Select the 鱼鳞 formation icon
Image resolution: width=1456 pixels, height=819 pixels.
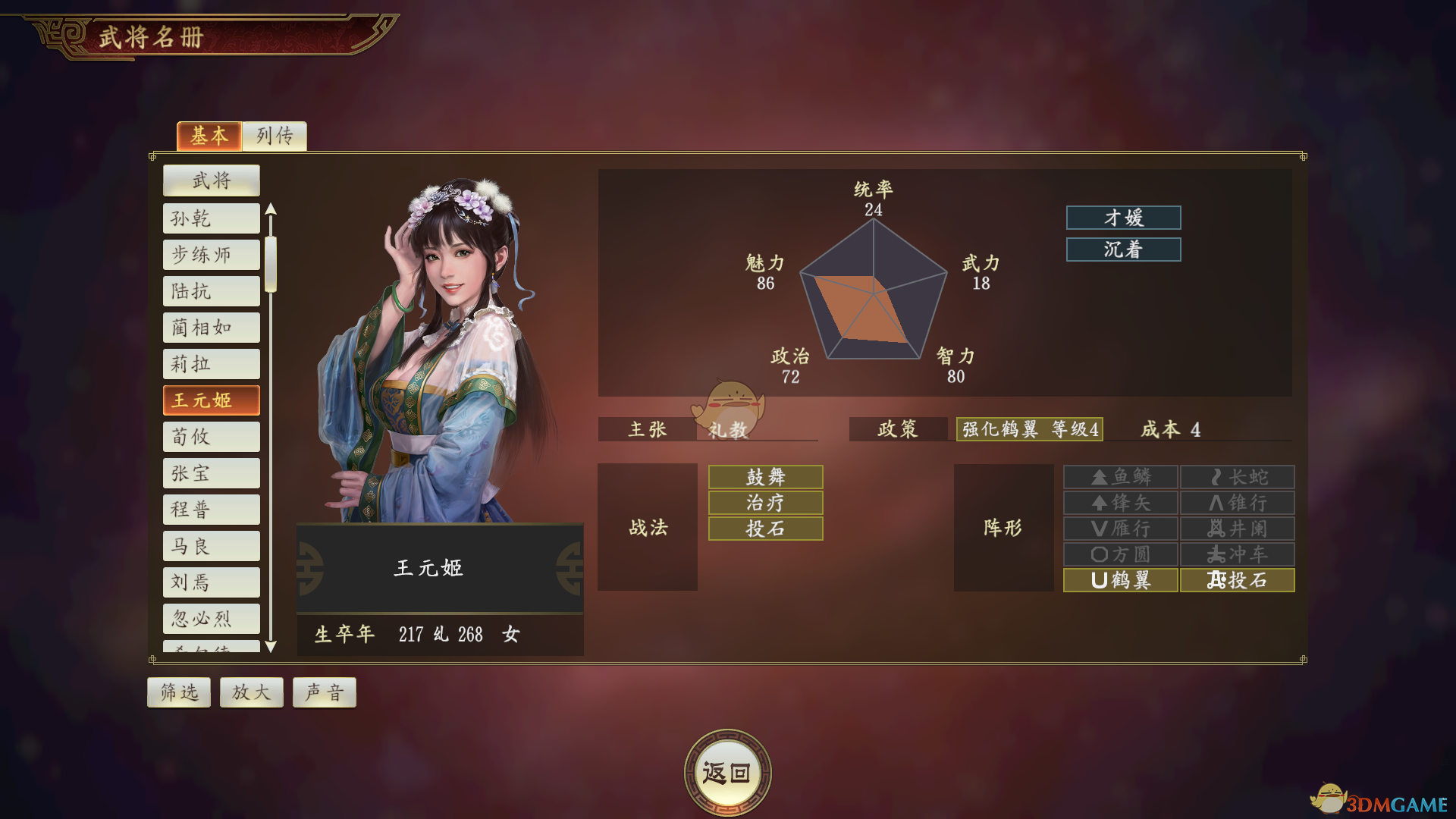pos(1120,476)
